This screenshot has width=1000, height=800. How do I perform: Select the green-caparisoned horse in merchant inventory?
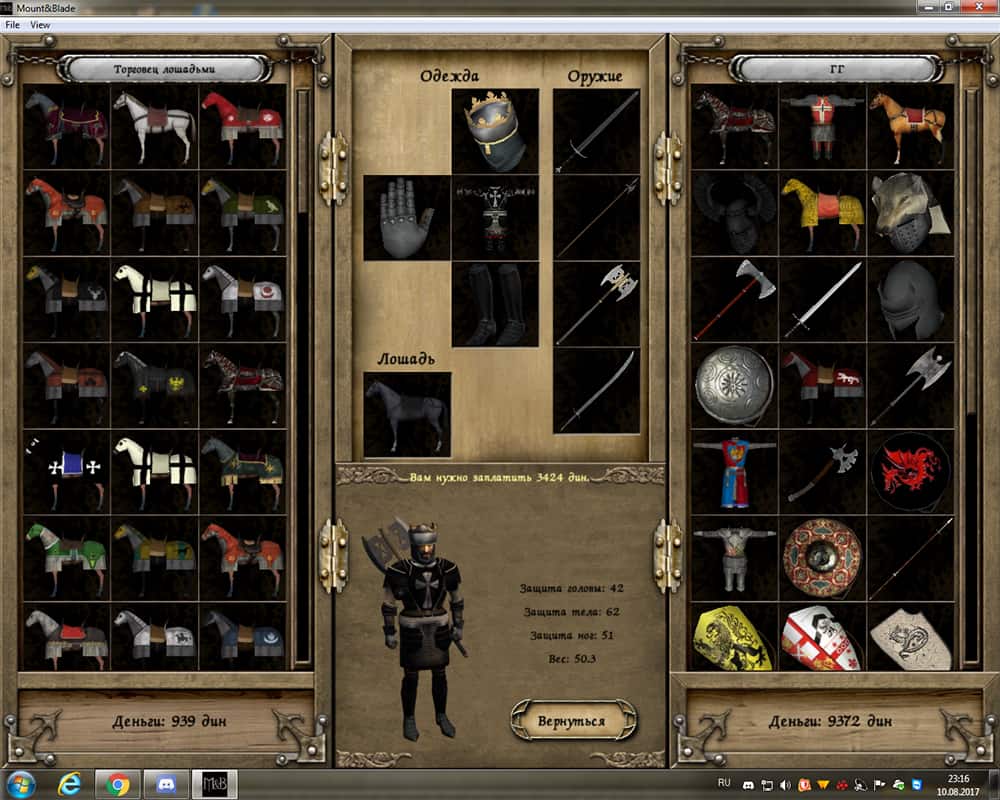[66, 557]
